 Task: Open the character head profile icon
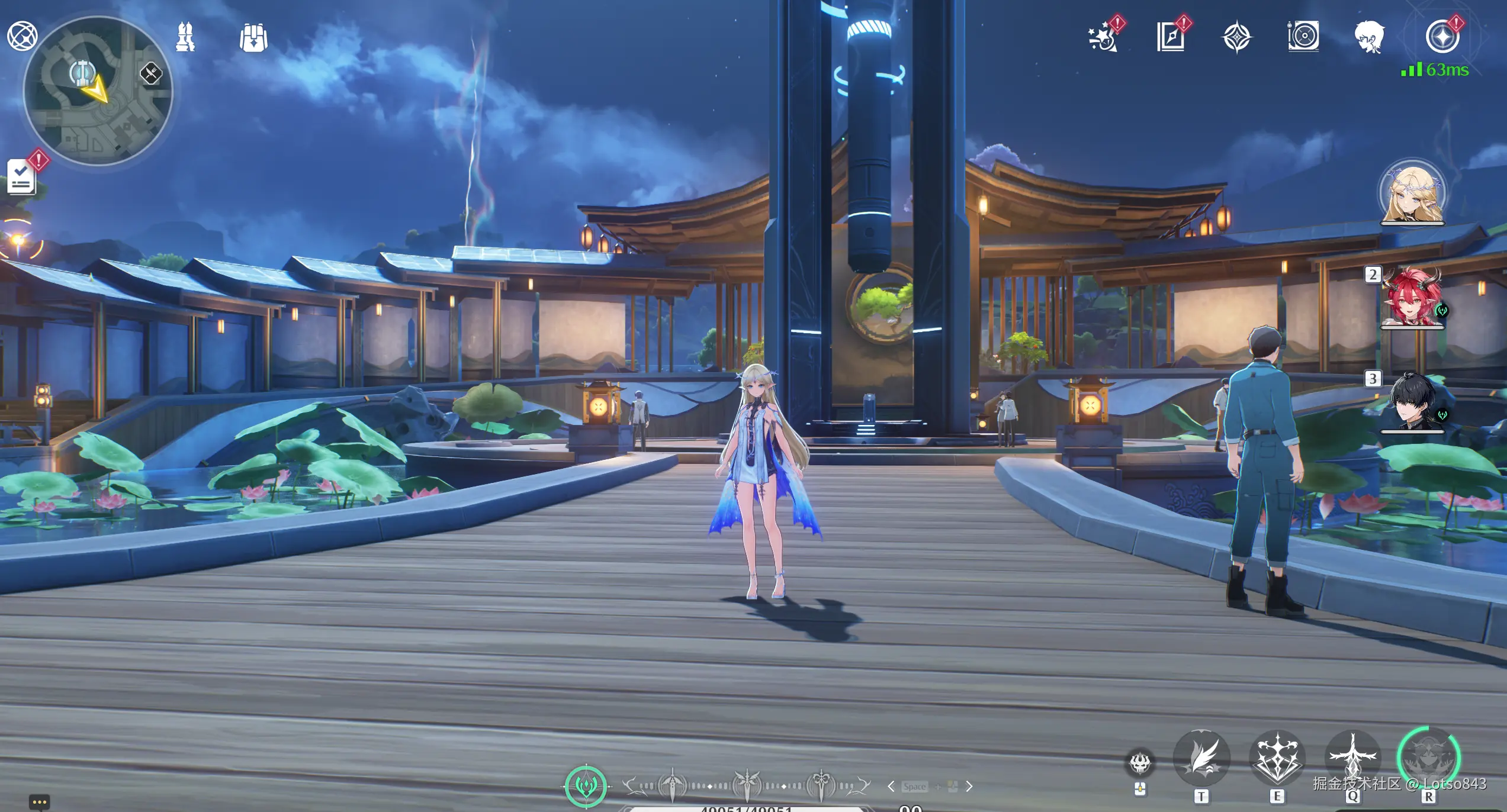1369,37
